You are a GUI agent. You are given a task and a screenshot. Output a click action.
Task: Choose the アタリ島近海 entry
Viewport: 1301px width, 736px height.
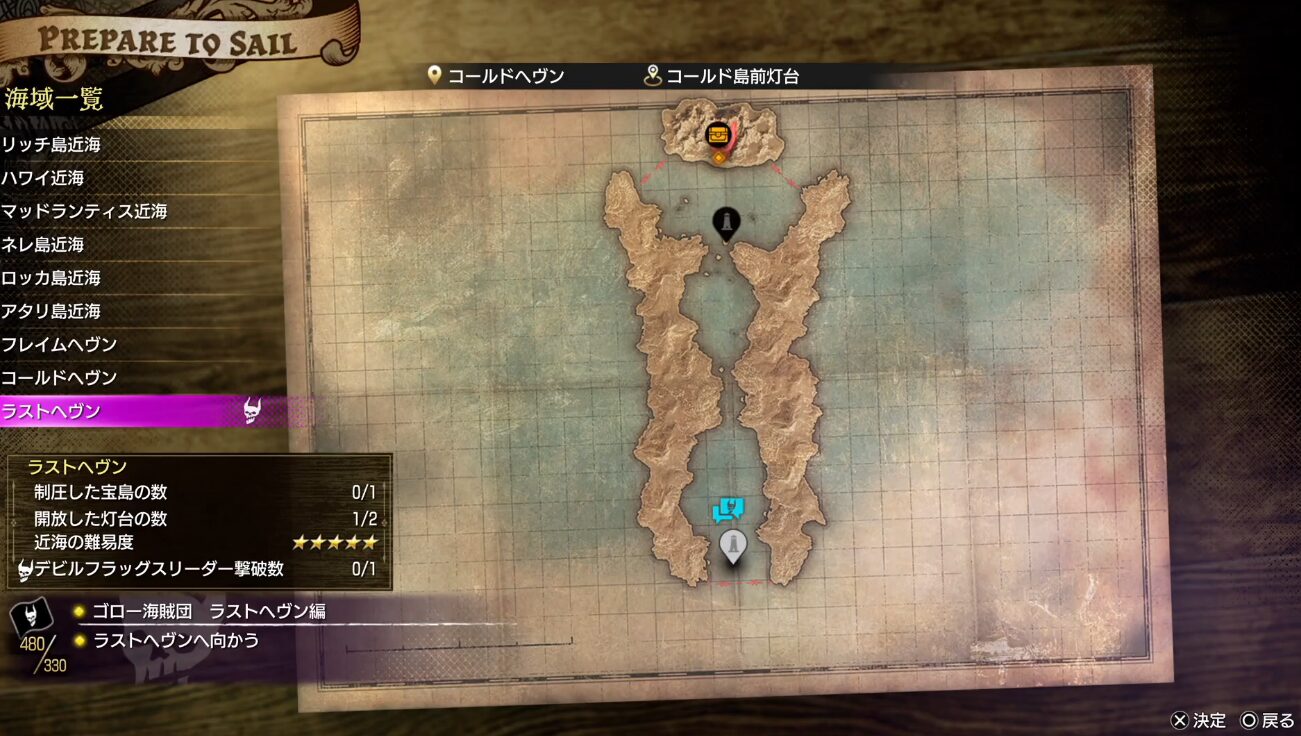tap(51, 311)
